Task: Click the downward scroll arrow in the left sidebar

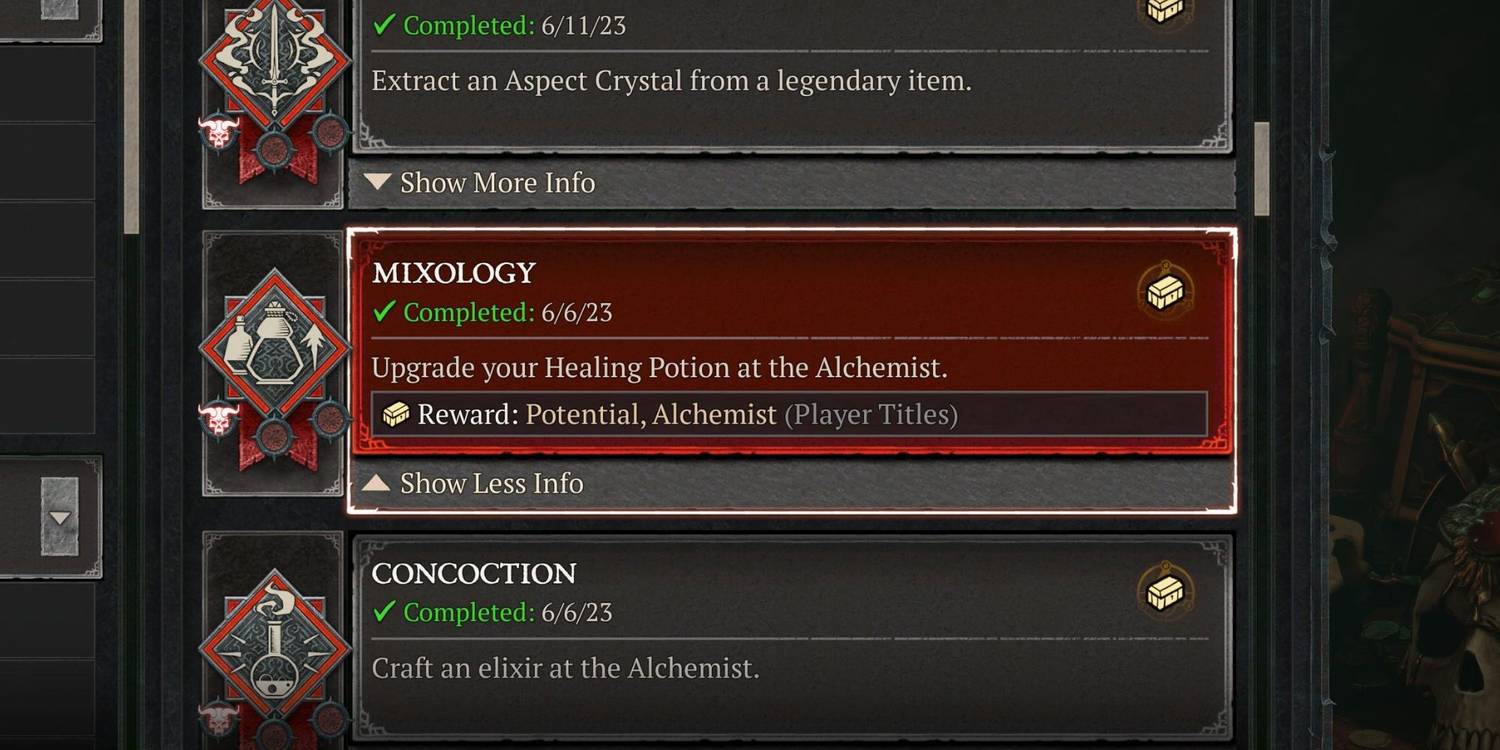Action: [62, 518]
